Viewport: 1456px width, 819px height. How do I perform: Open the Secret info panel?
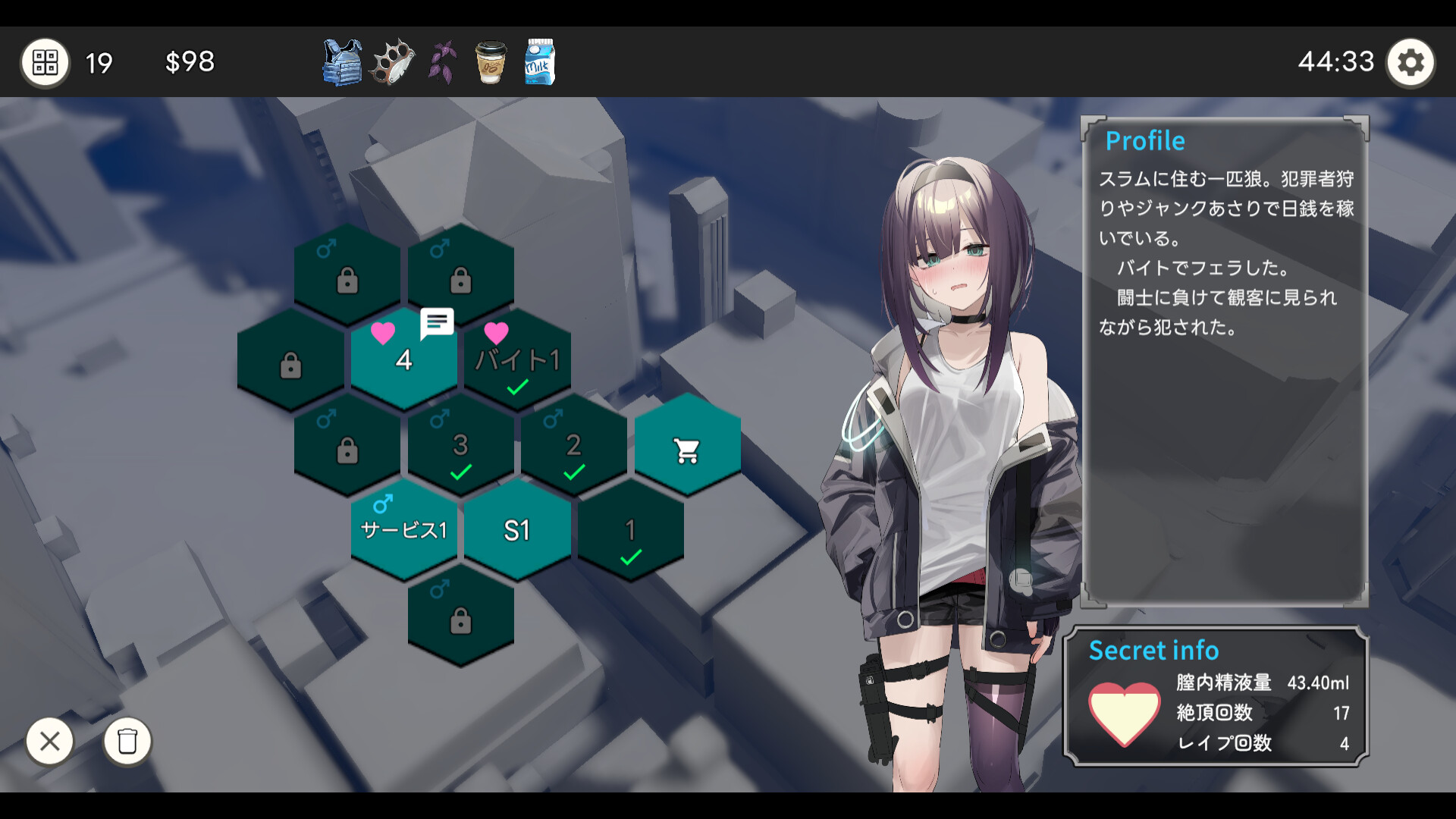pyautogui.click(x=1153, y=651)
